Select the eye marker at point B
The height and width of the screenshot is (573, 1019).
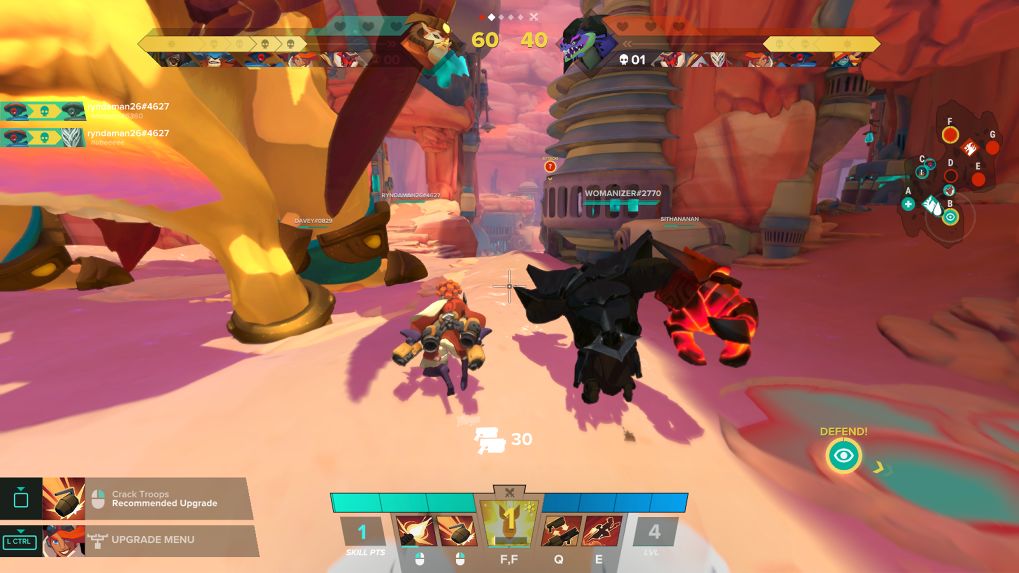pyautogui.click(x=950, y=216)
